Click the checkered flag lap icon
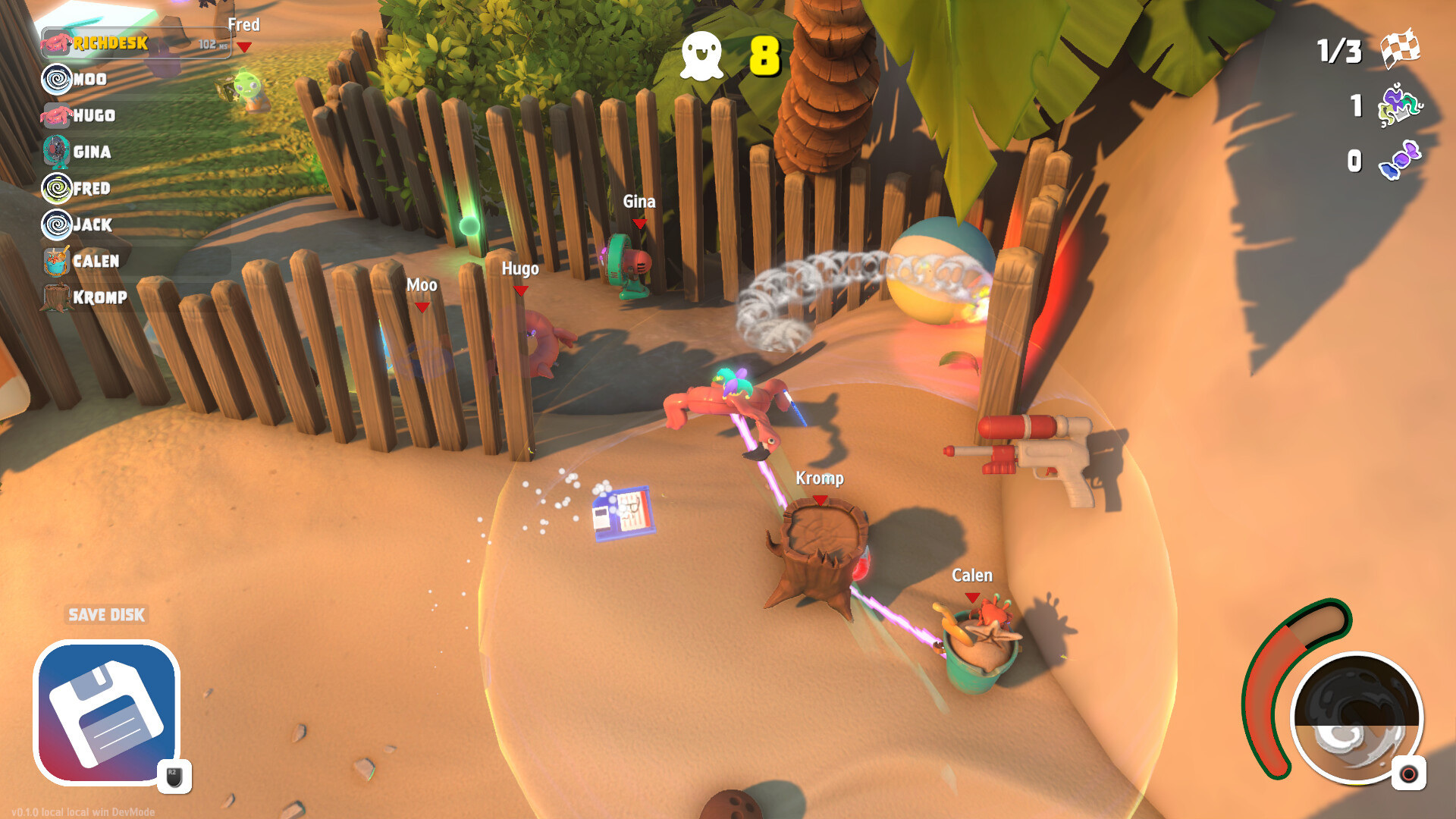 pyautogui.click(x=1400, y=49)
